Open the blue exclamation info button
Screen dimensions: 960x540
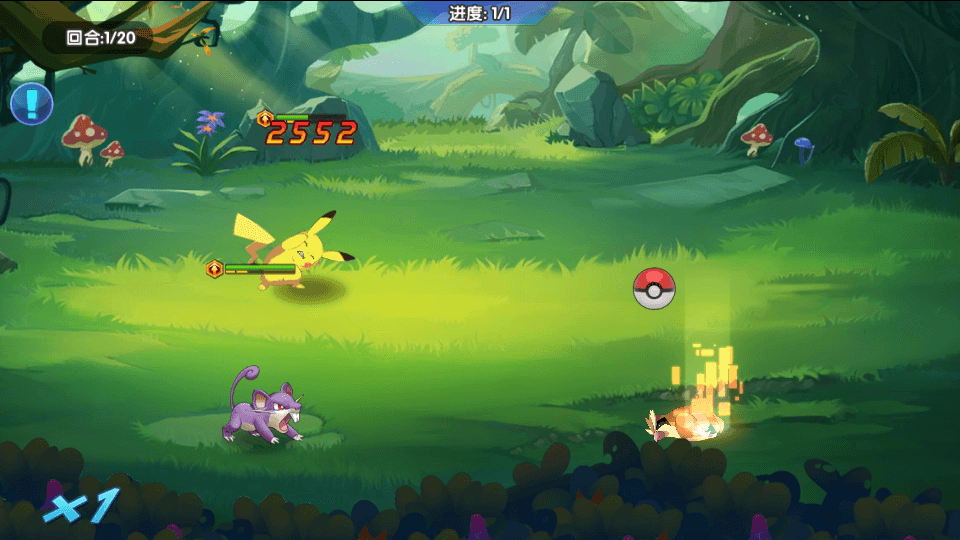pos(31,103)
